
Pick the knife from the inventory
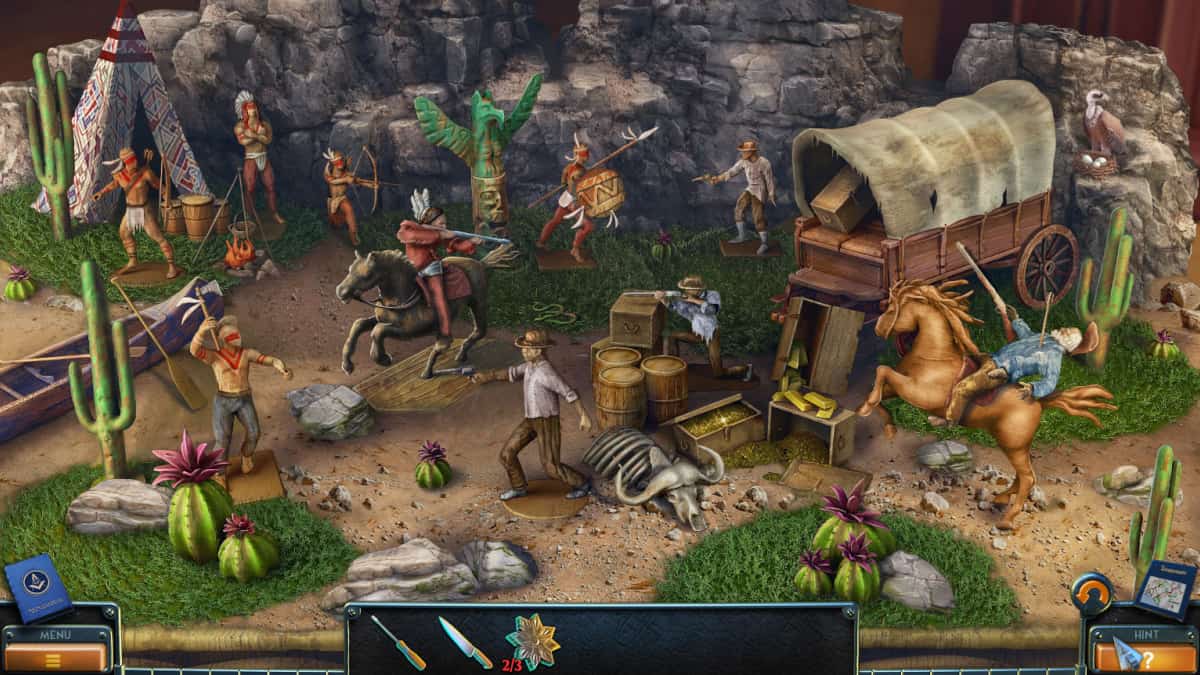click(x=464, y=642)
